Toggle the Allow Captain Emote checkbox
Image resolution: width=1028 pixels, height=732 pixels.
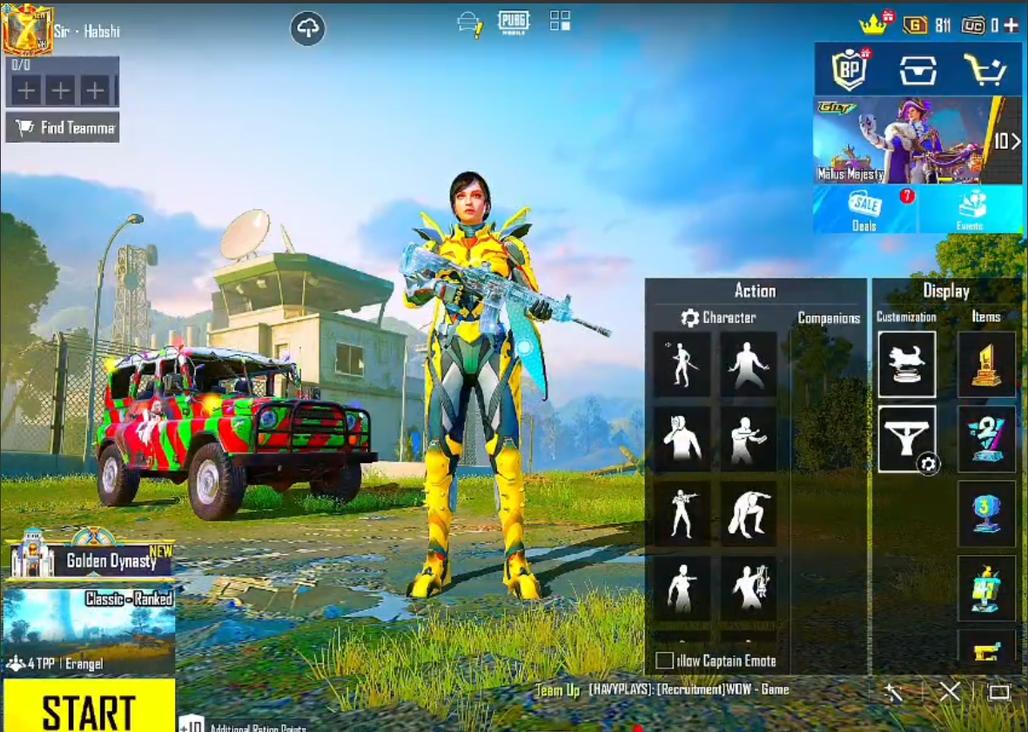coord(664,661)
